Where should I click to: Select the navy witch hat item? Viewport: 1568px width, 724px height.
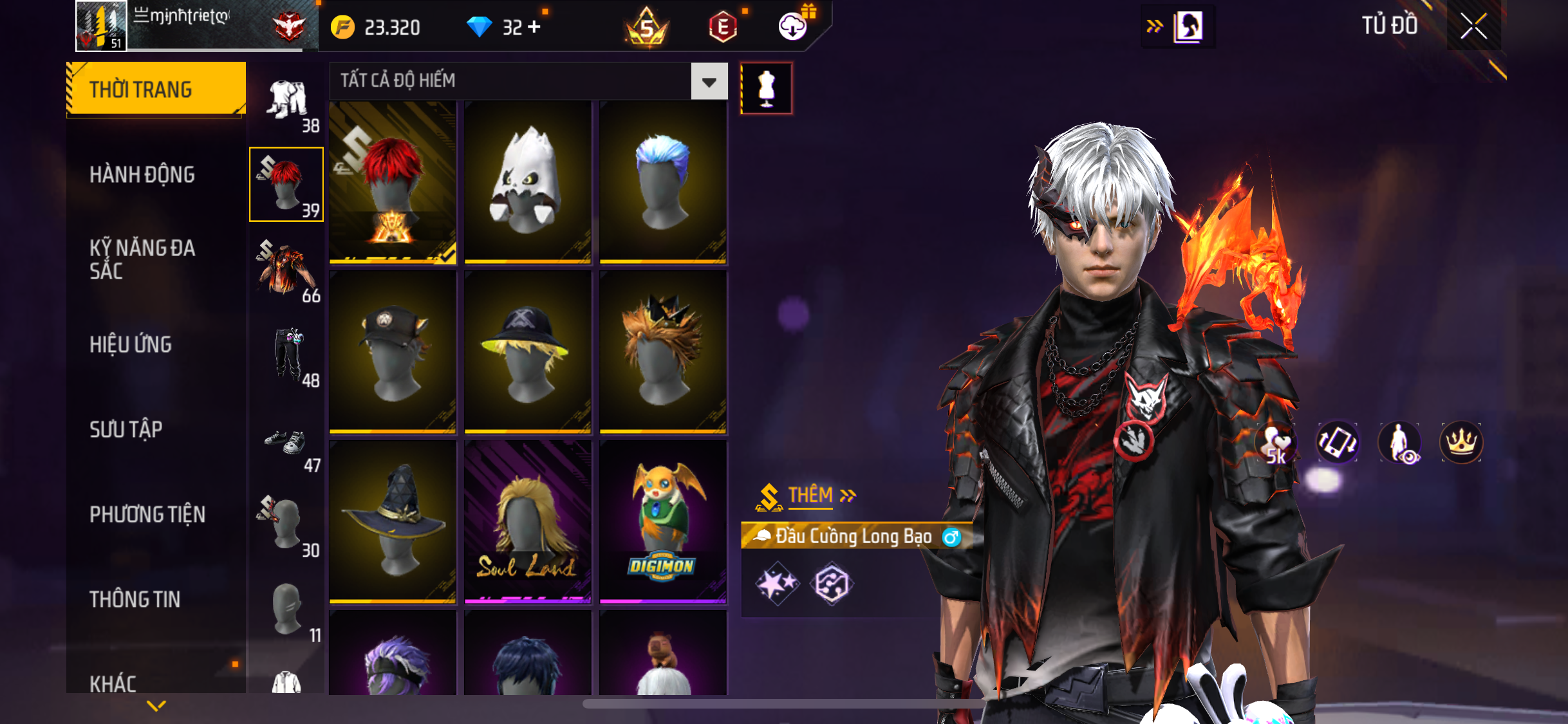(393, 521)
